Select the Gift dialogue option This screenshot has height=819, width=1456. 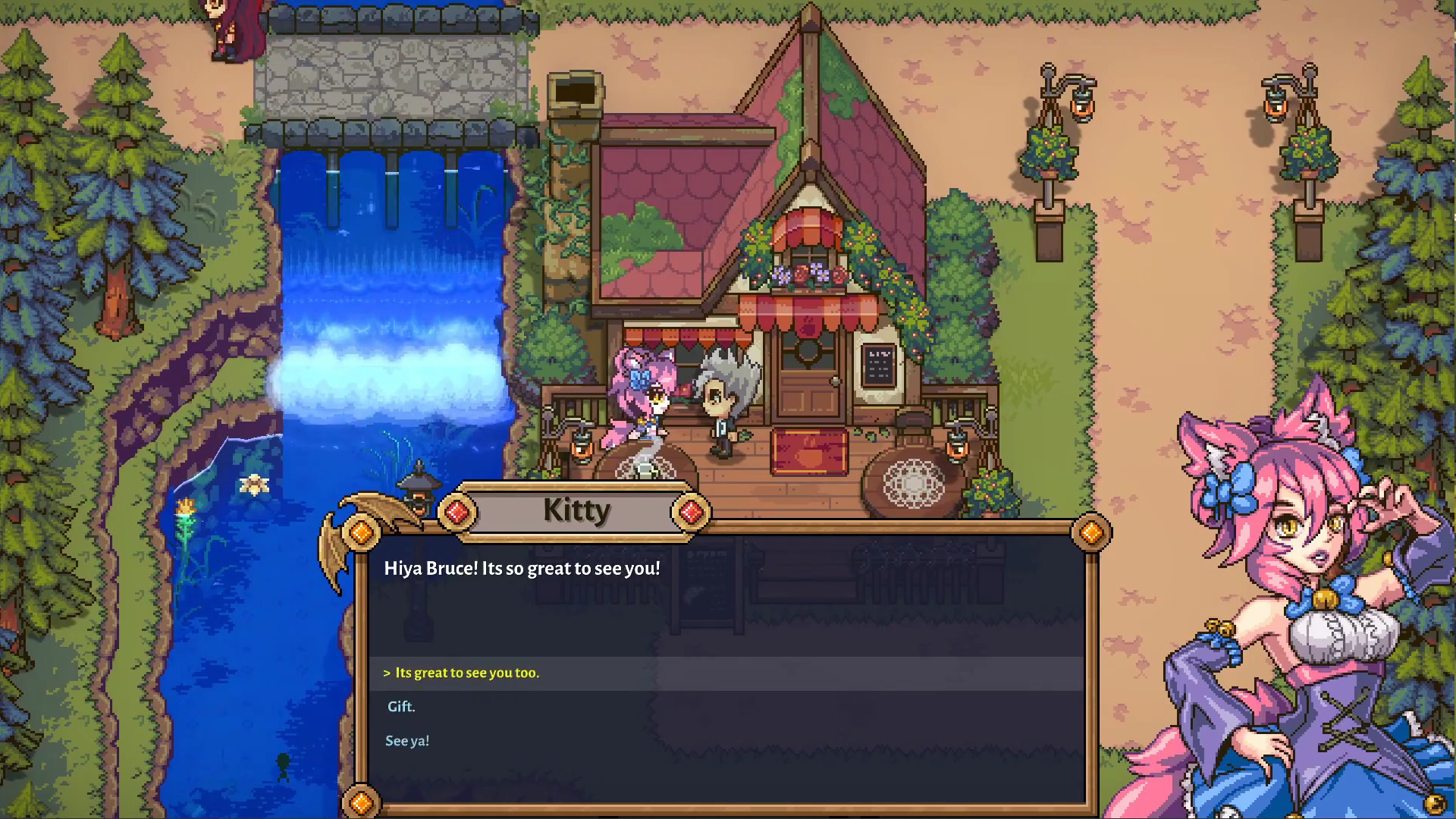click(x=401, y=707)
